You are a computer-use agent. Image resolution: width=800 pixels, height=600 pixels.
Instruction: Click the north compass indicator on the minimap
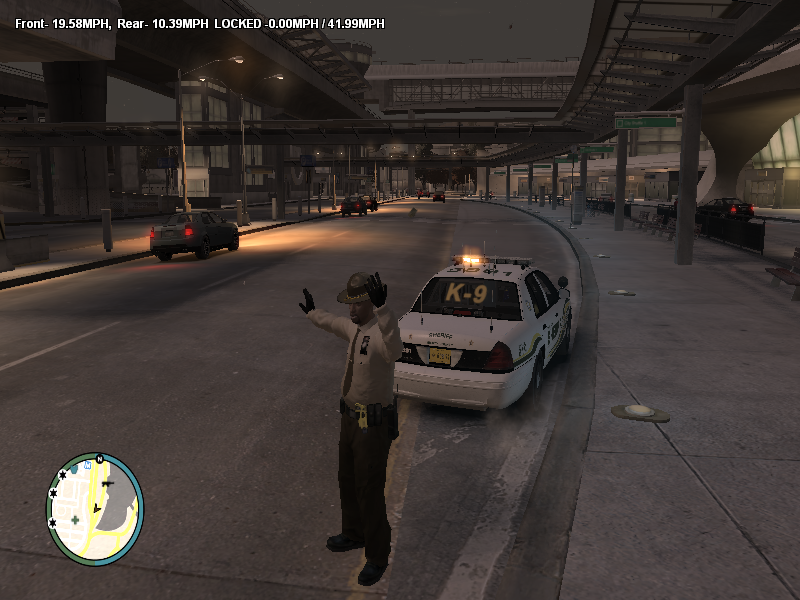pyautogui.click(x=100, y=459)
